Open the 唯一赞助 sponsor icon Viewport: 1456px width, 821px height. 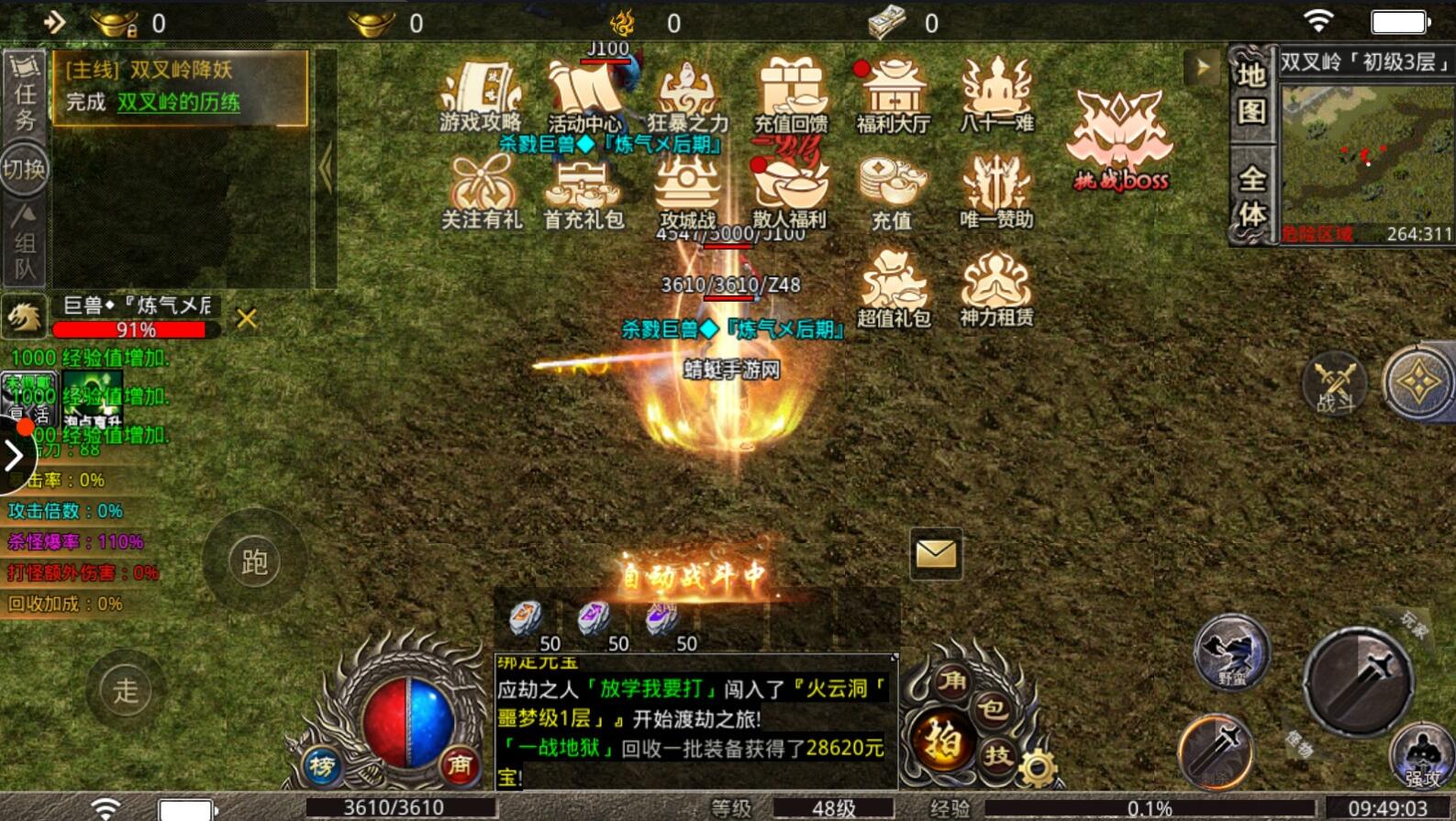996,191
